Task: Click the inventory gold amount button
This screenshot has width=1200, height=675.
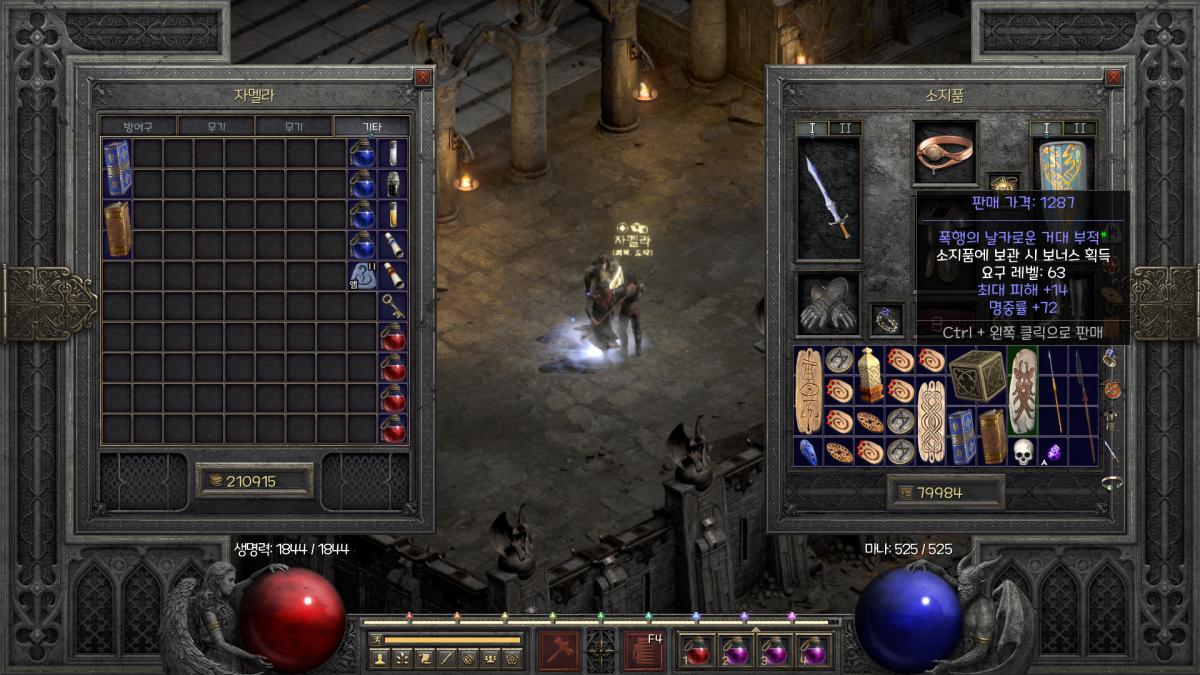Action: [x=945, y=491]
